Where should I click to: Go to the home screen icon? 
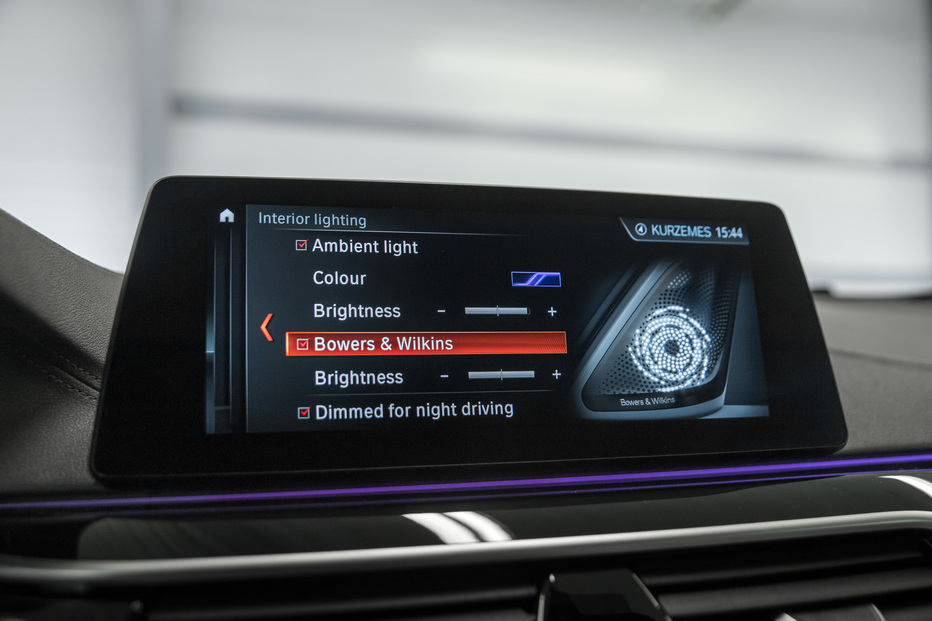pos(227,215)
